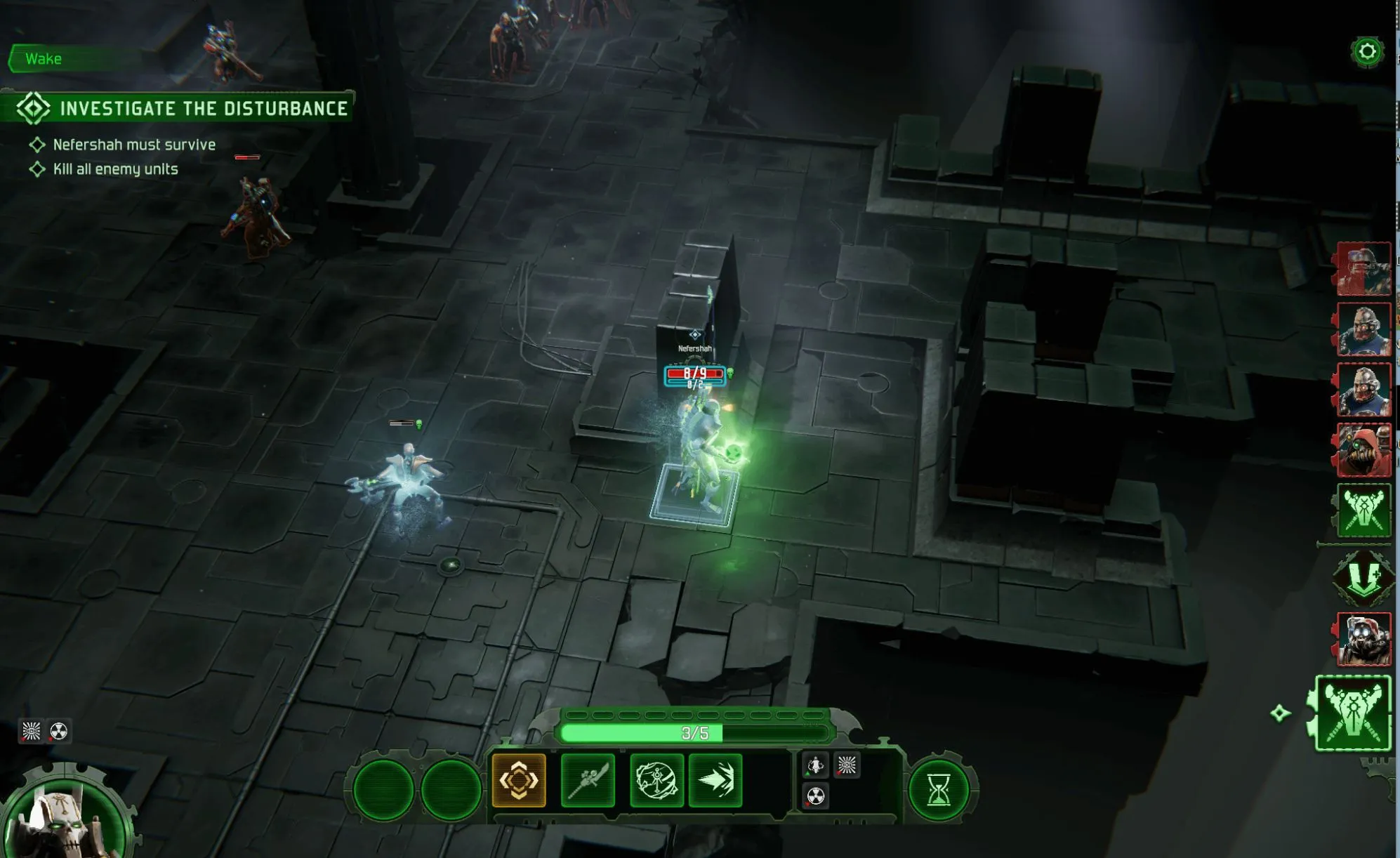The width and height of the screenshot is (1400, 858).
Task: Select the golden movement ability slot
Action: pyautogui.click(x=519, y=780)
